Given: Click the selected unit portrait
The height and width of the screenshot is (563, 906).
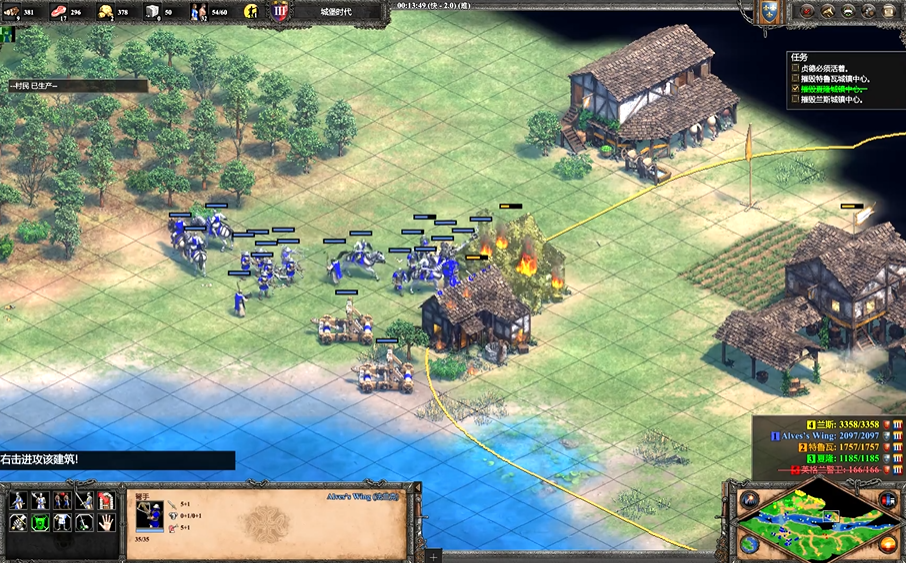Looking at the screenshot, I should 149,516.
